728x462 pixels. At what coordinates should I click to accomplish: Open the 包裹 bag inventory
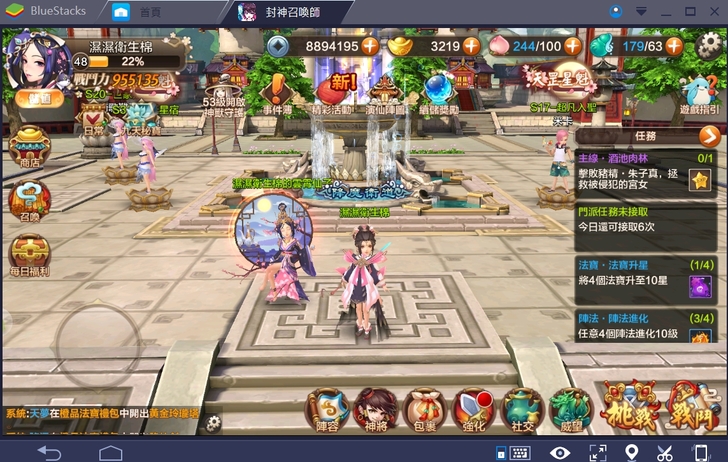pos(424,409)
